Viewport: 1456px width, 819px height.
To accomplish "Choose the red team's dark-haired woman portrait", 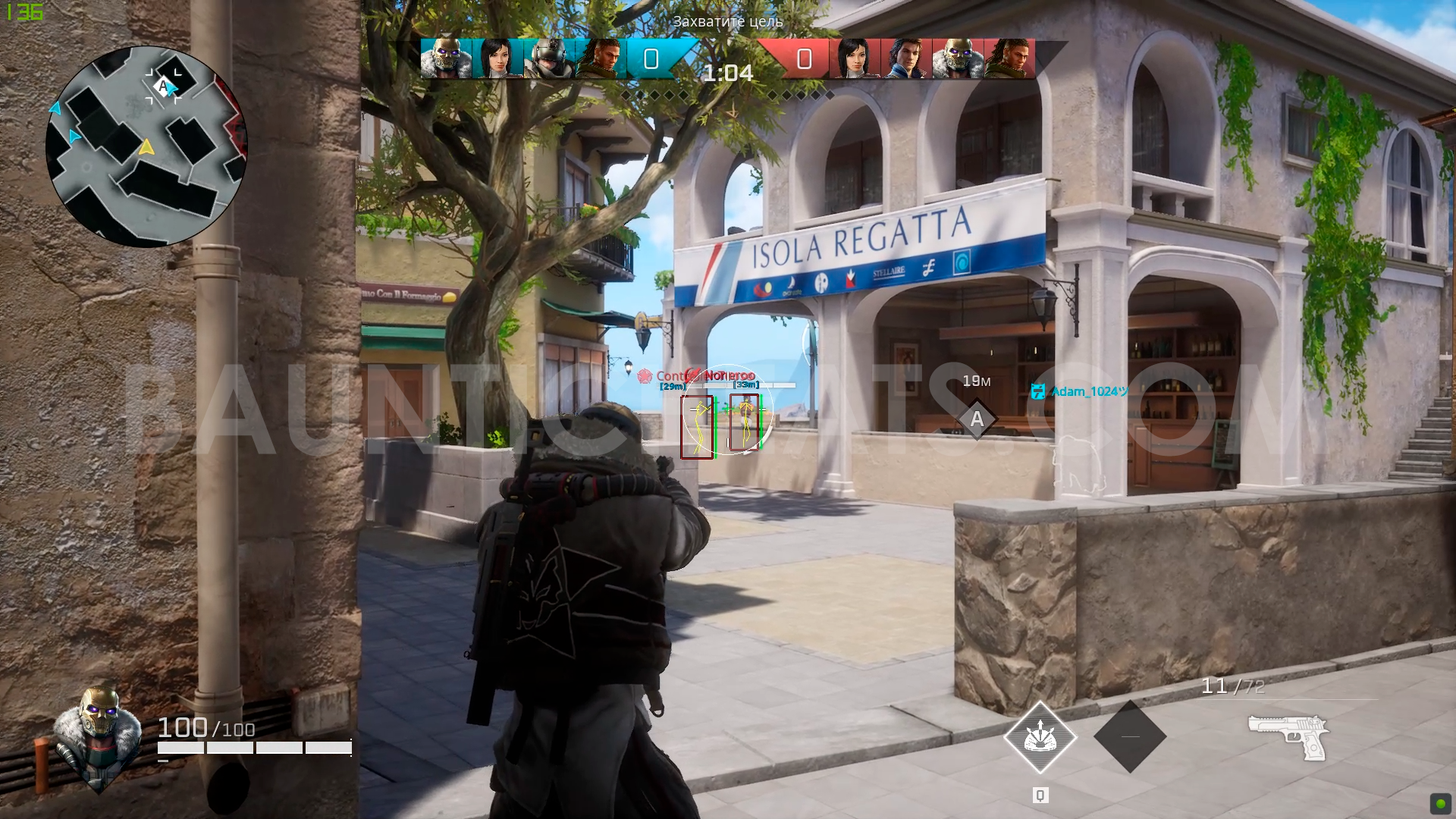I will pos(855,58).
